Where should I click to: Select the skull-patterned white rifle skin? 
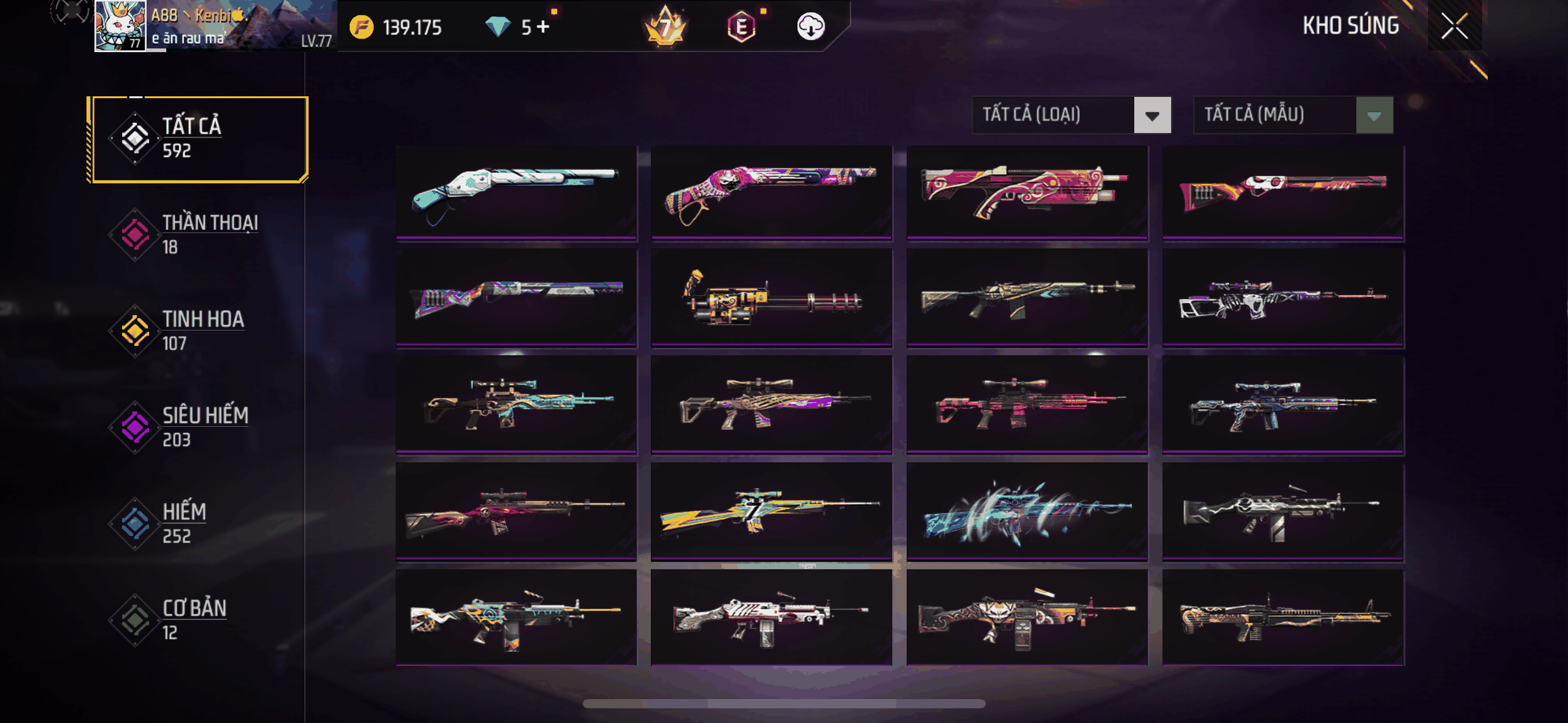tap(1283, 297)
